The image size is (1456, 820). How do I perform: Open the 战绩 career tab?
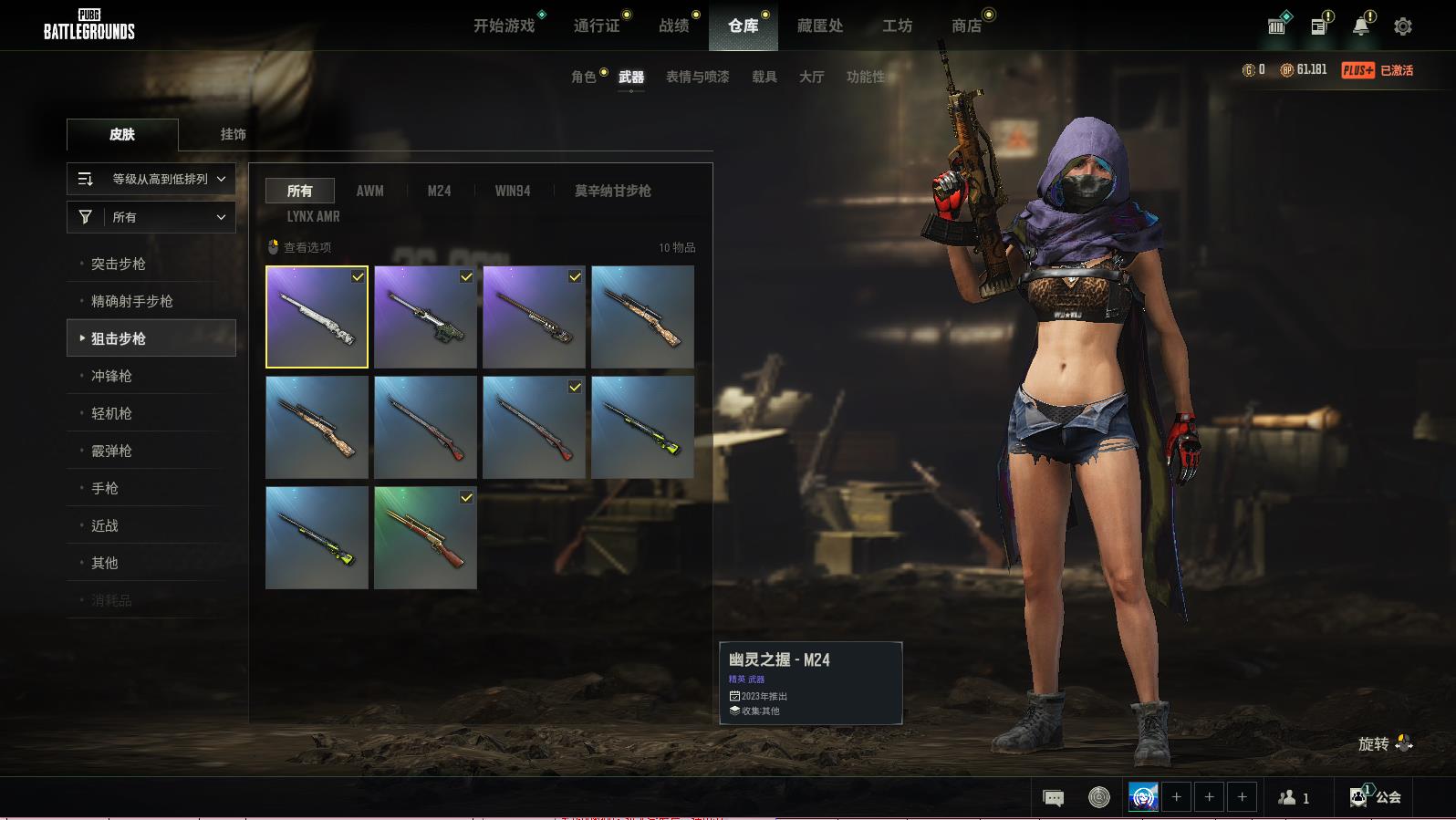pyautogui.click(x=674, y=26)
